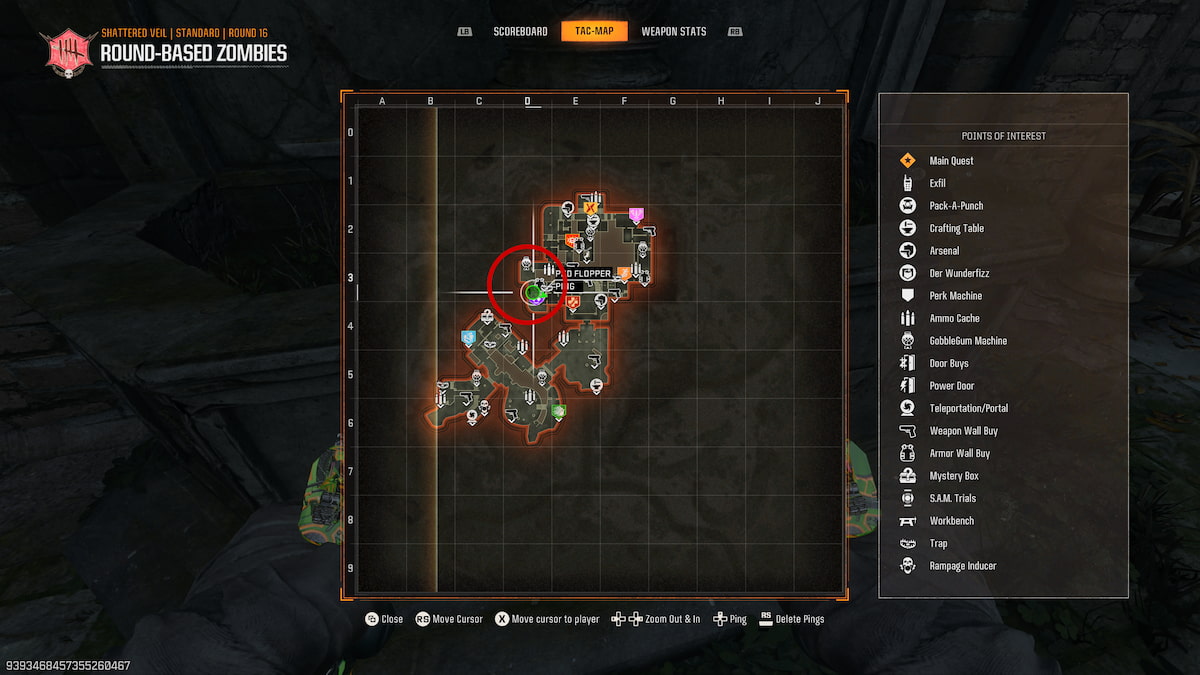The width and height of the screenshot is (1200, 675).
Task: Select the Perk Machine legend entry
Action: (x=955, y=296)
